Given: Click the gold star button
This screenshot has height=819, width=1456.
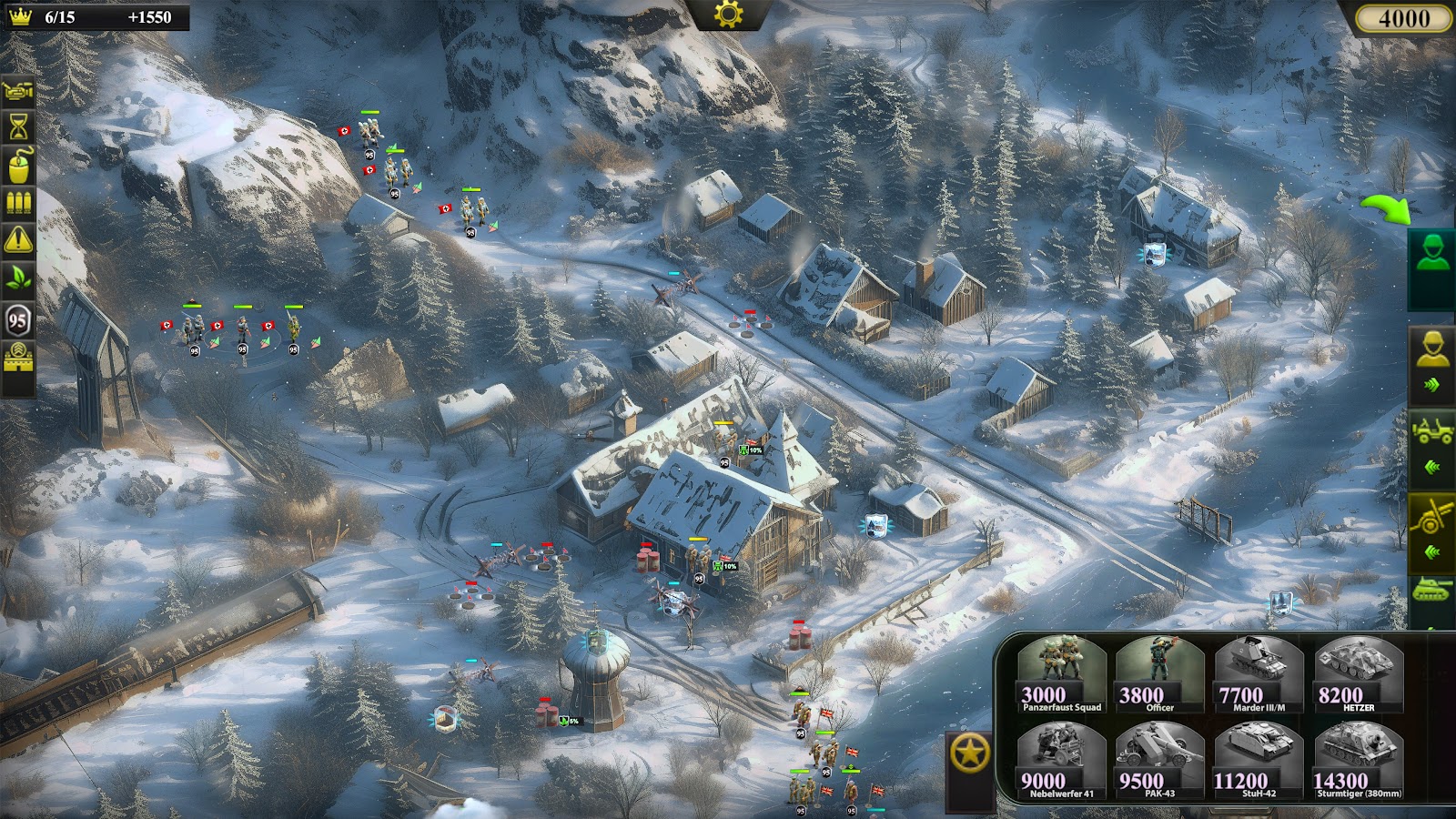Looking at the screenshot, I should tap(971, 753).
